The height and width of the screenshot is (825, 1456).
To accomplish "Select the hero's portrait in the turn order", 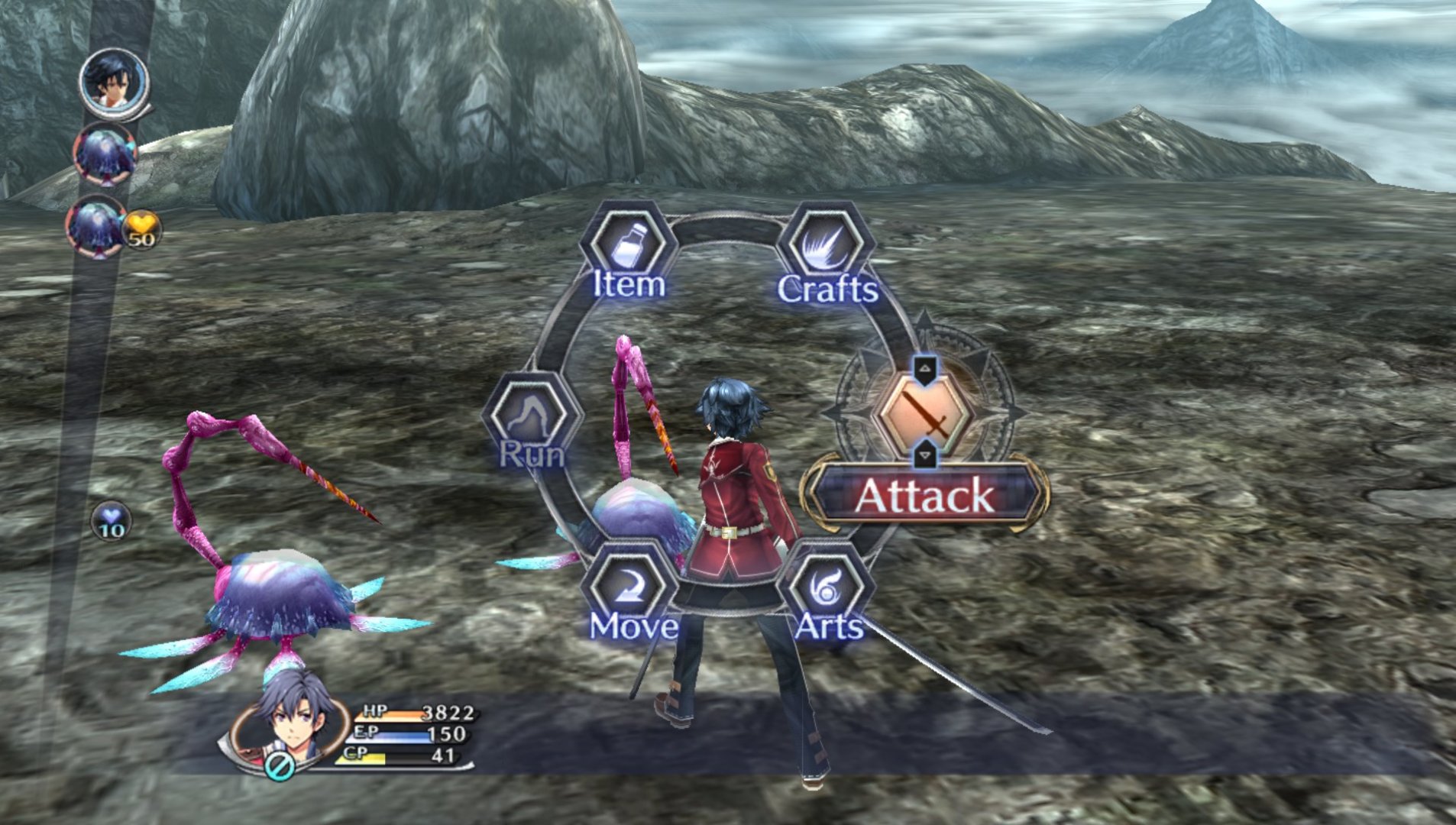I will point(115,82).
